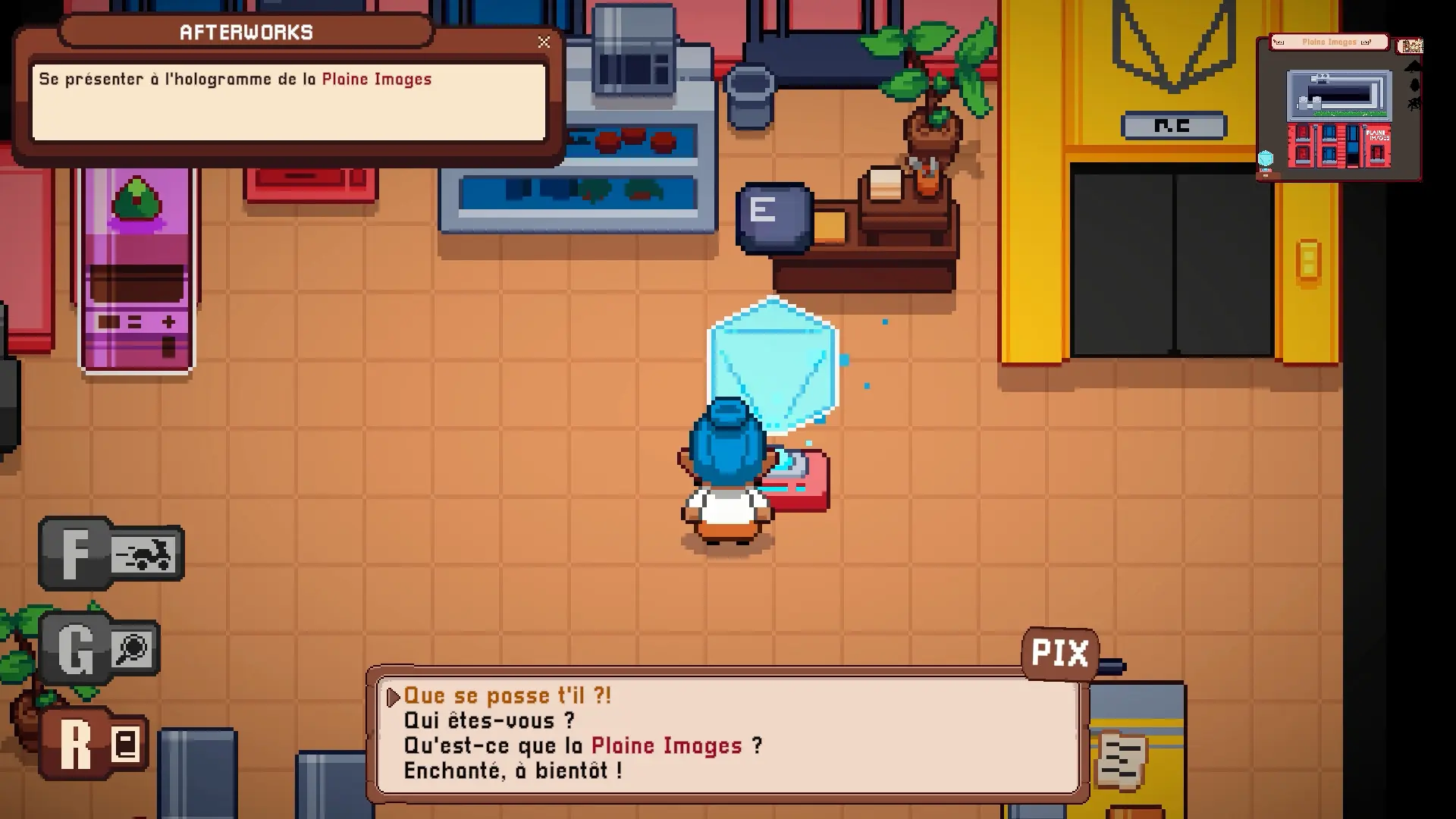The width and height of the screenshot is (1456, 819).
Task: Toggle the AFTERWORKS quest panel visibility
Action: [x=543, y=42]
